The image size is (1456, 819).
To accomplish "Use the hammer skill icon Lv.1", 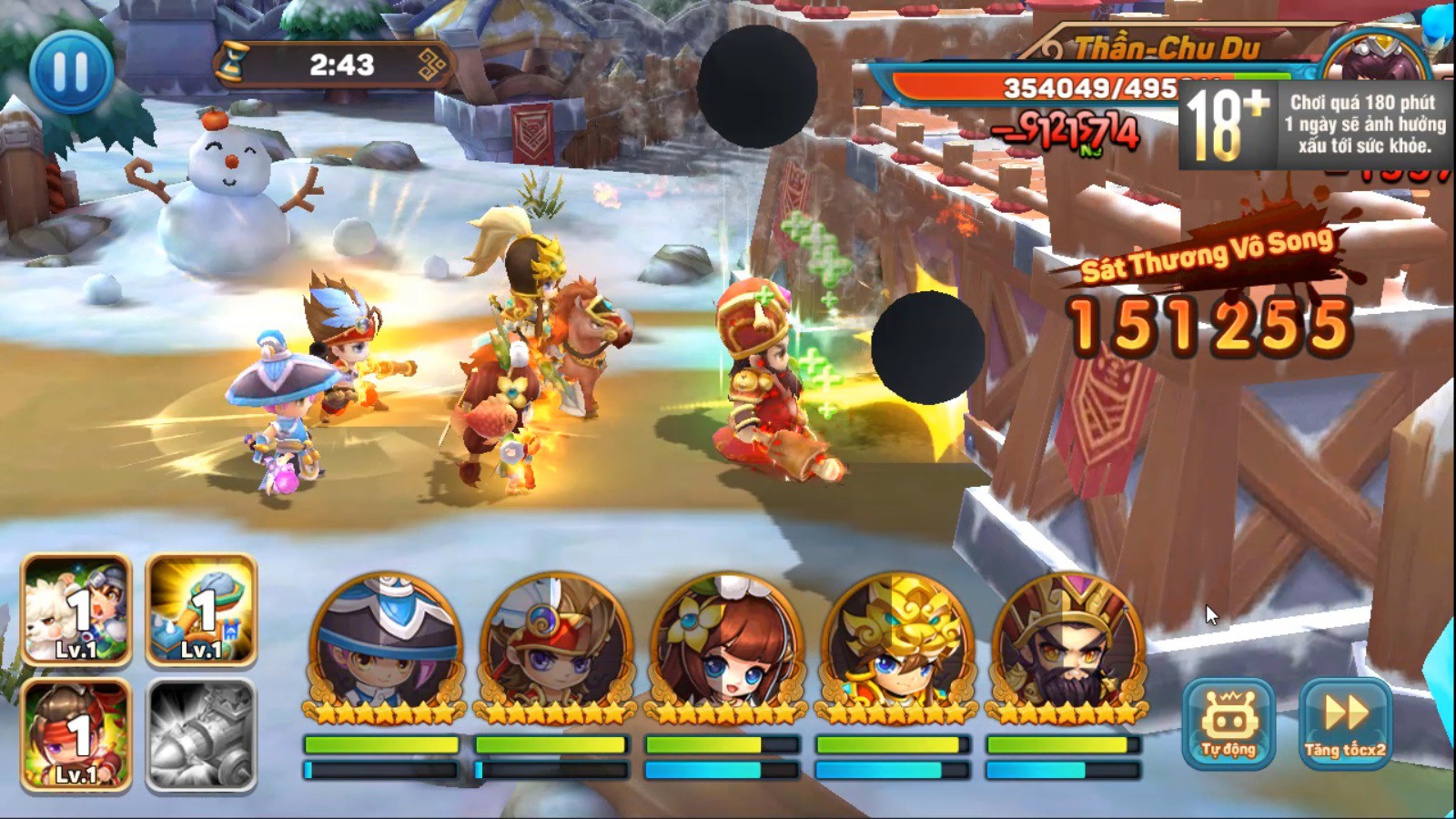I will [201, 610].
